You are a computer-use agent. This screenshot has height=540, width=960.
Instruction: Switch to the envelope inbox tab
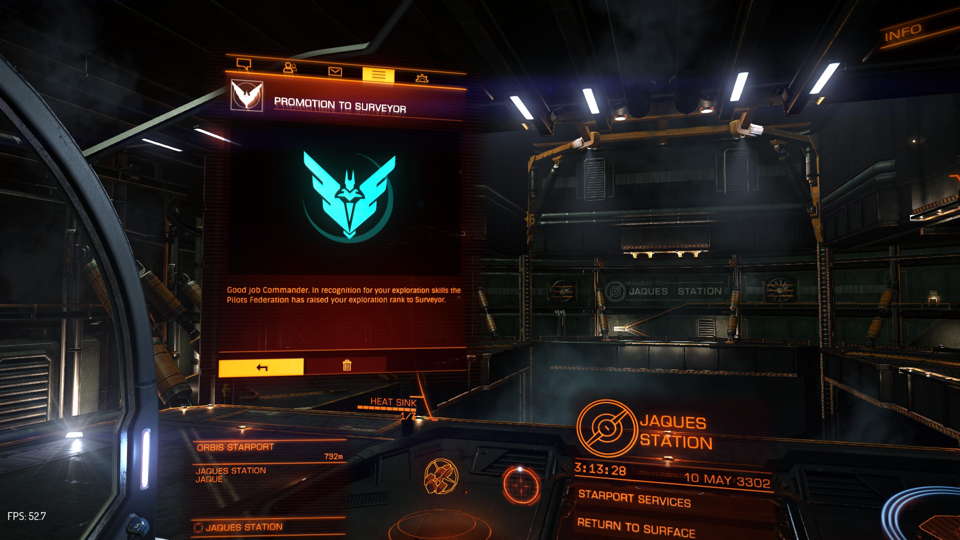pos(335,72)
